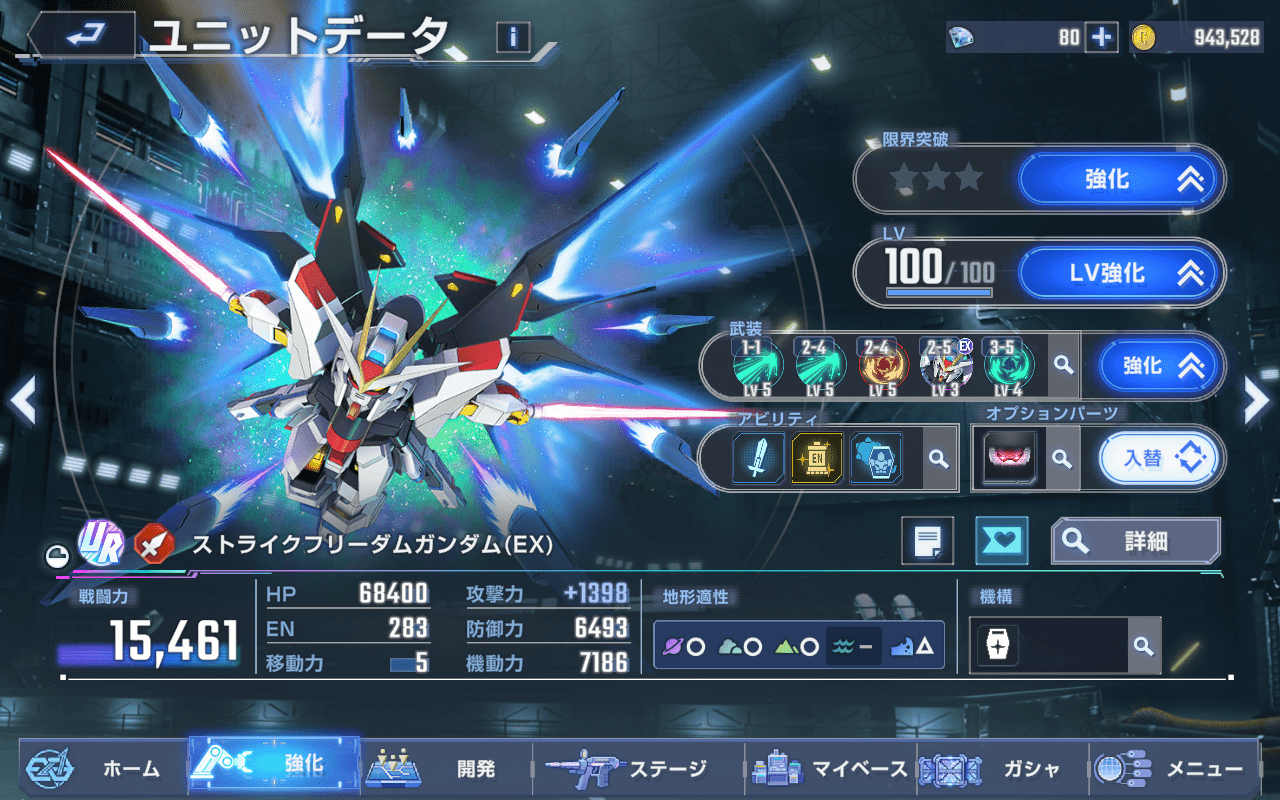This screenshot has height=800, width=1280.
Task: Go to ホーム in the bottom menu
Action: [100, 768]
